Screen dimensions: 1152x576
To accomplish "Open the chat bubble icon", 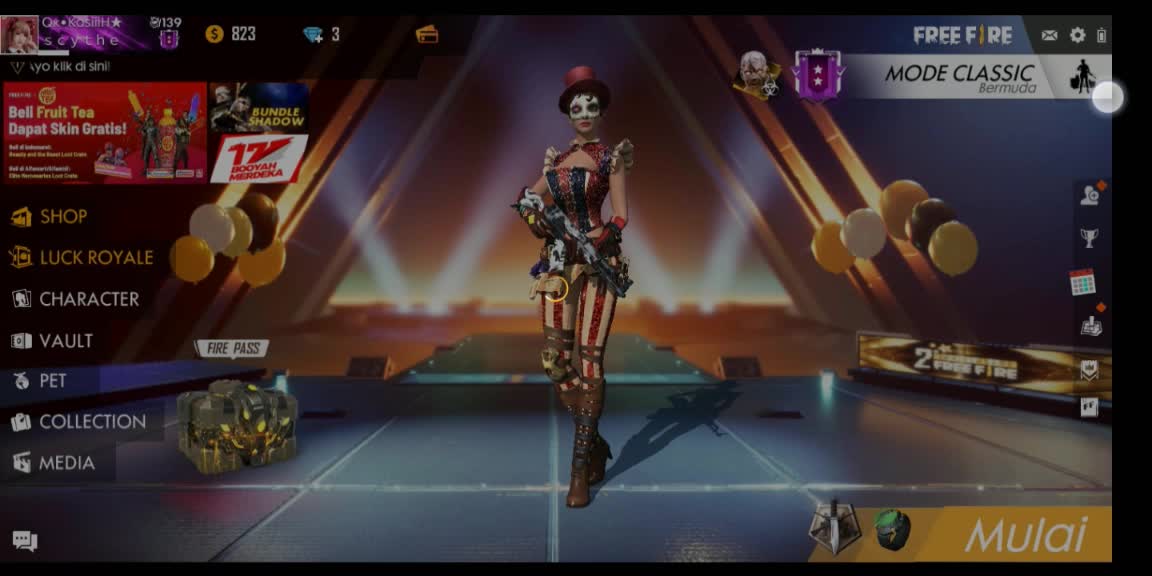I will pos(25,541).
